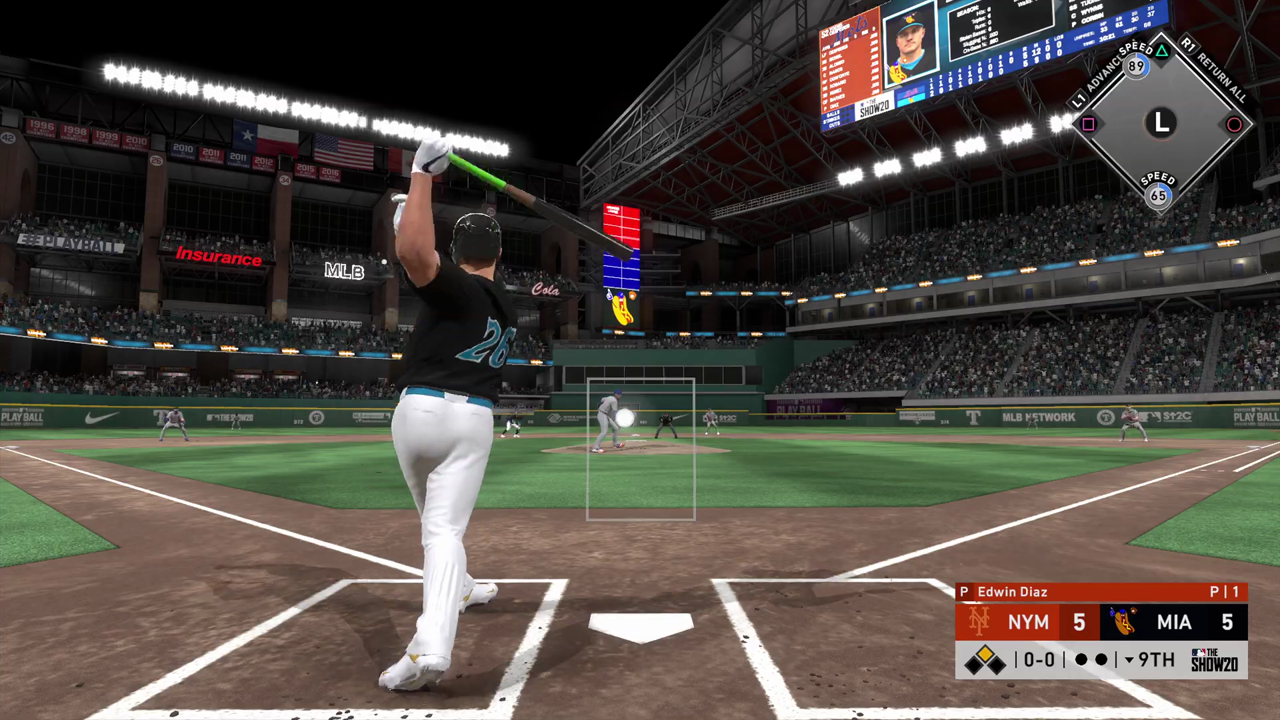1280x720 pixels.
Task: Toggle the strike zone overlay box
Action: click(x=640, y=449)
